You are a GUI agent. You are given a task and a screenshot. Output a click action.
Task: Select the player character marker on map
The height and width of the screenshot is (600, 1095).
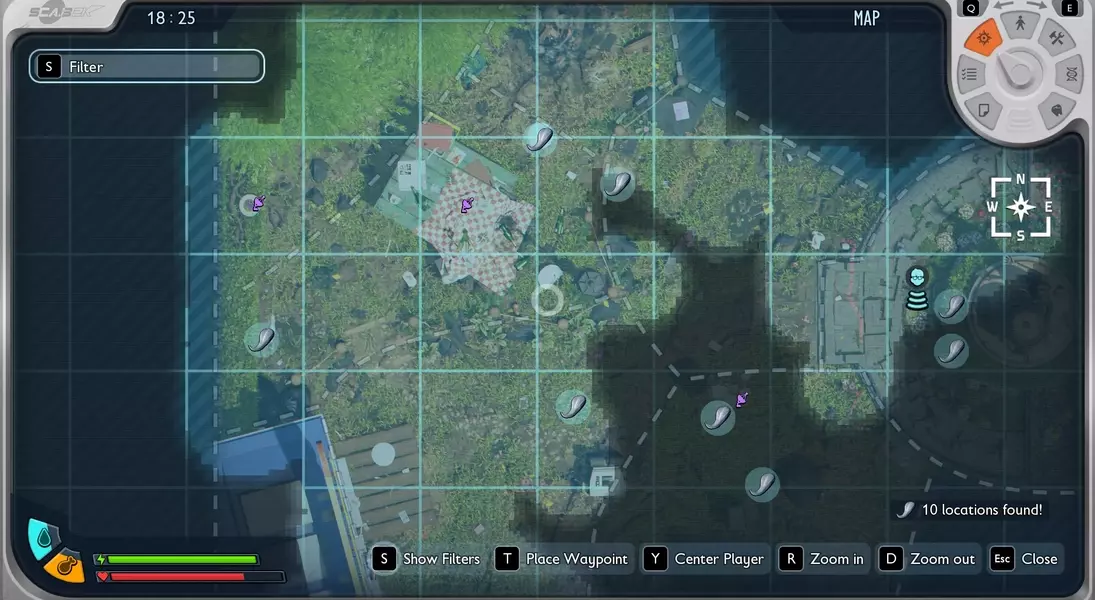click(917, 288)
